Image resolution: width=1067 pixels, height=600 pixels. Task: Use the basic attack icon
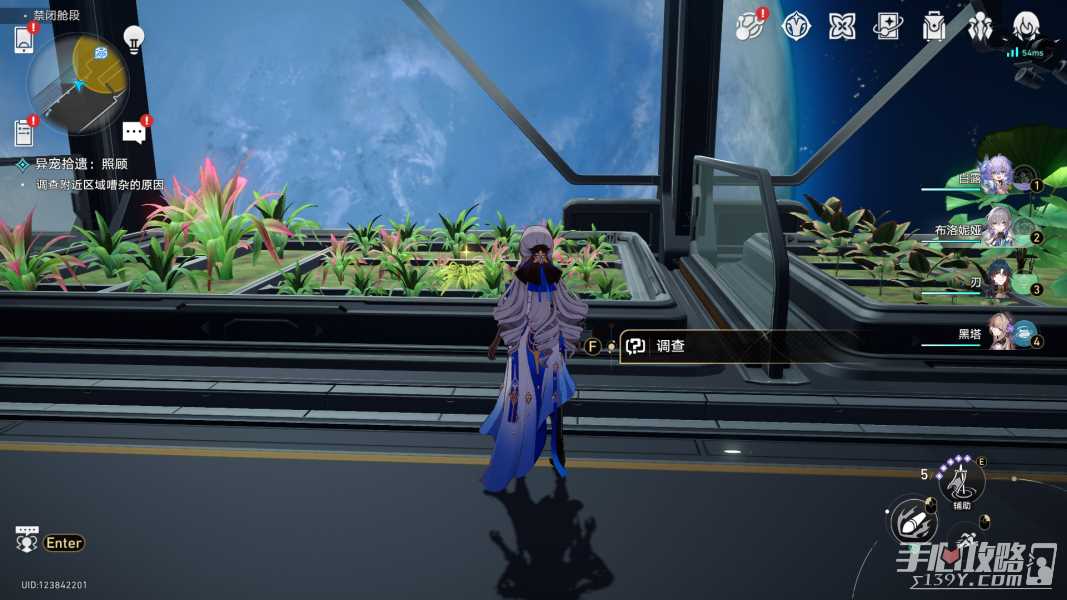pyautogui.click(x=911, y=521)
